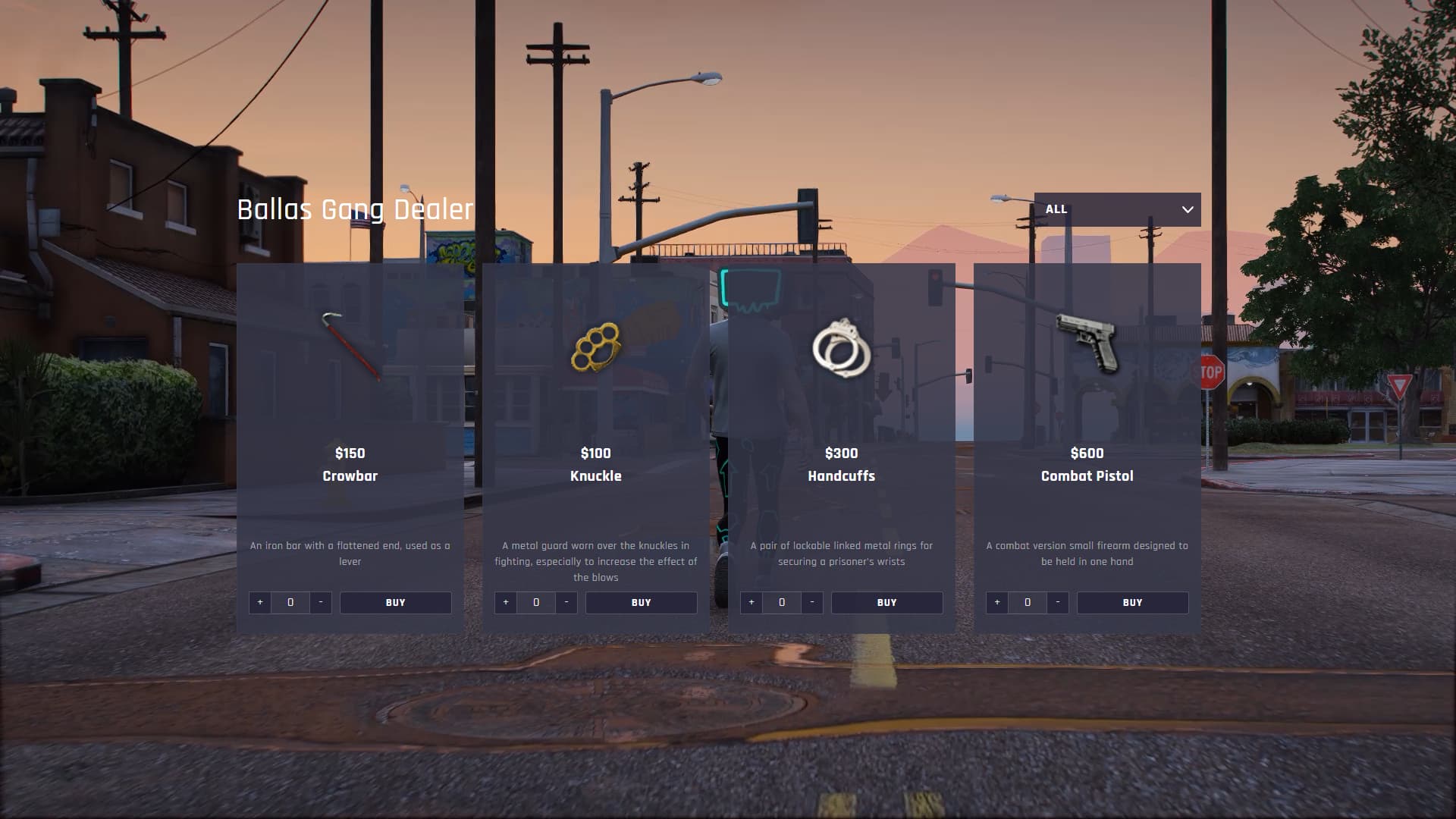Click the Knuckle quantity field
The height and width of the screenshot is (819, 1456).
[x=536, y=602]
